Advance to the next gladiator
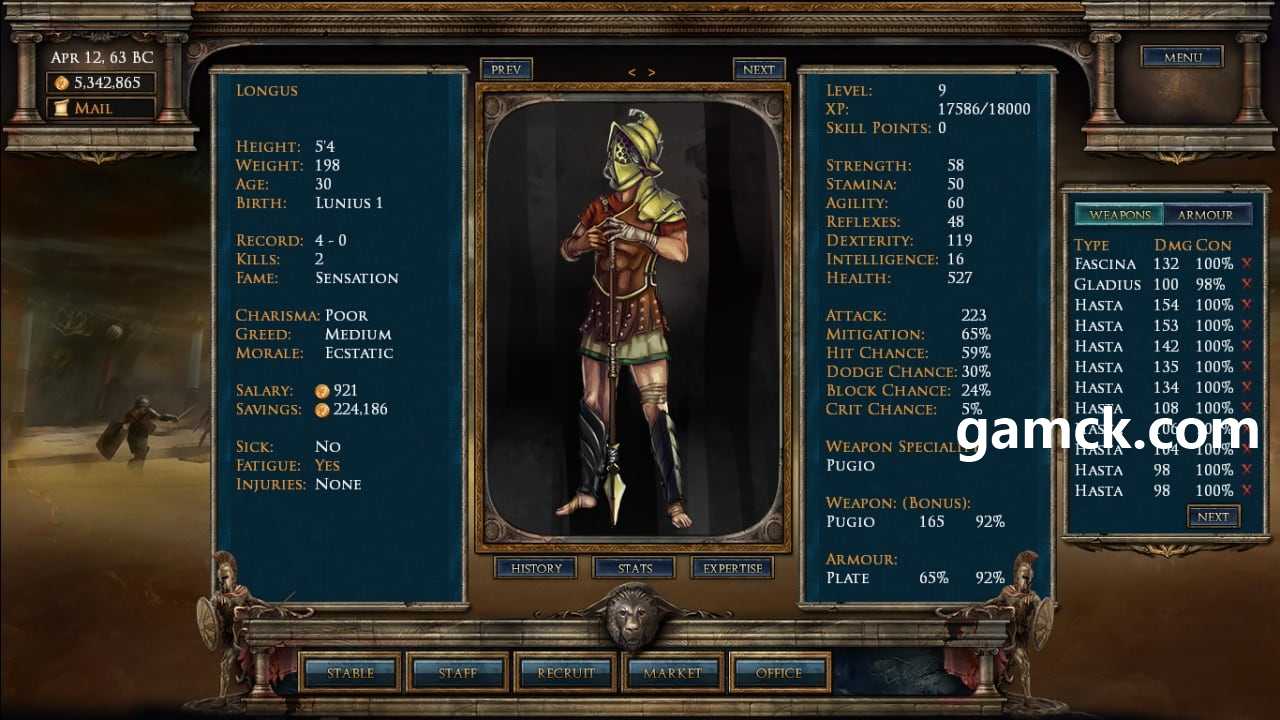This screenshot has width=1280, height=720. tap(759, 70)
